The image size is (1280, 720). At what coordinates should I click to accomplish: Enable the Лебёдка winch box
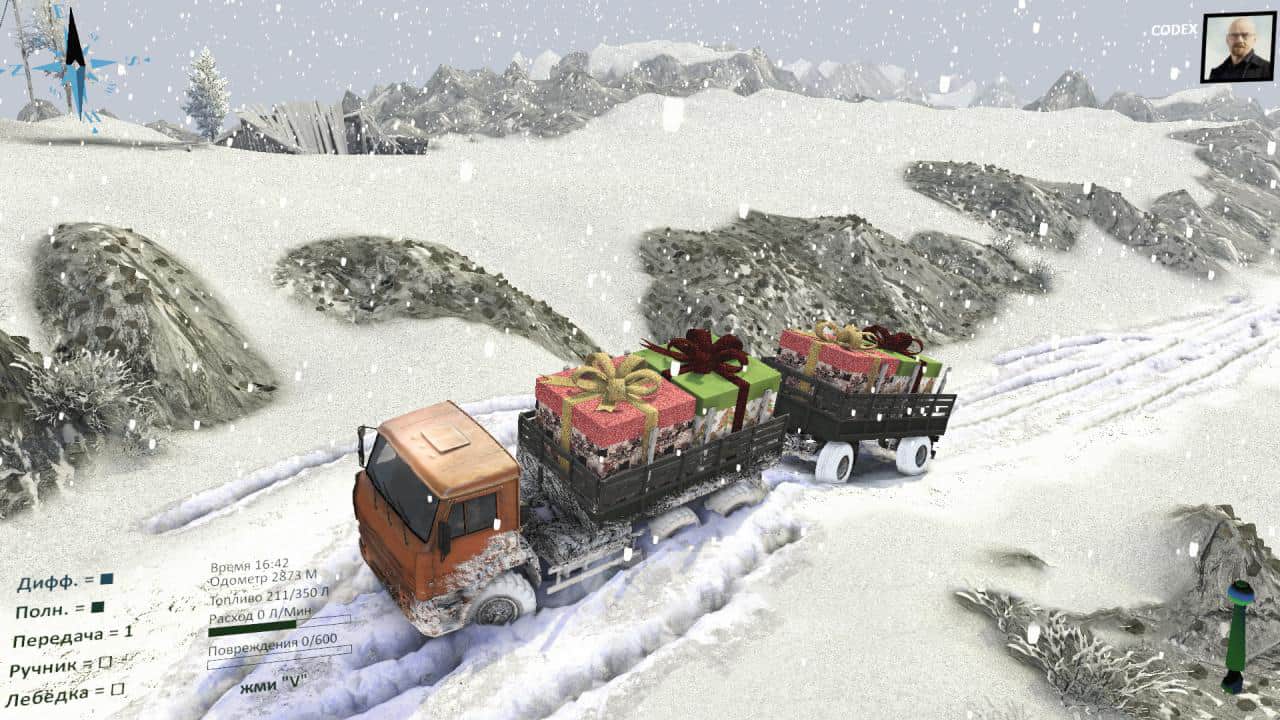[117, 689]
